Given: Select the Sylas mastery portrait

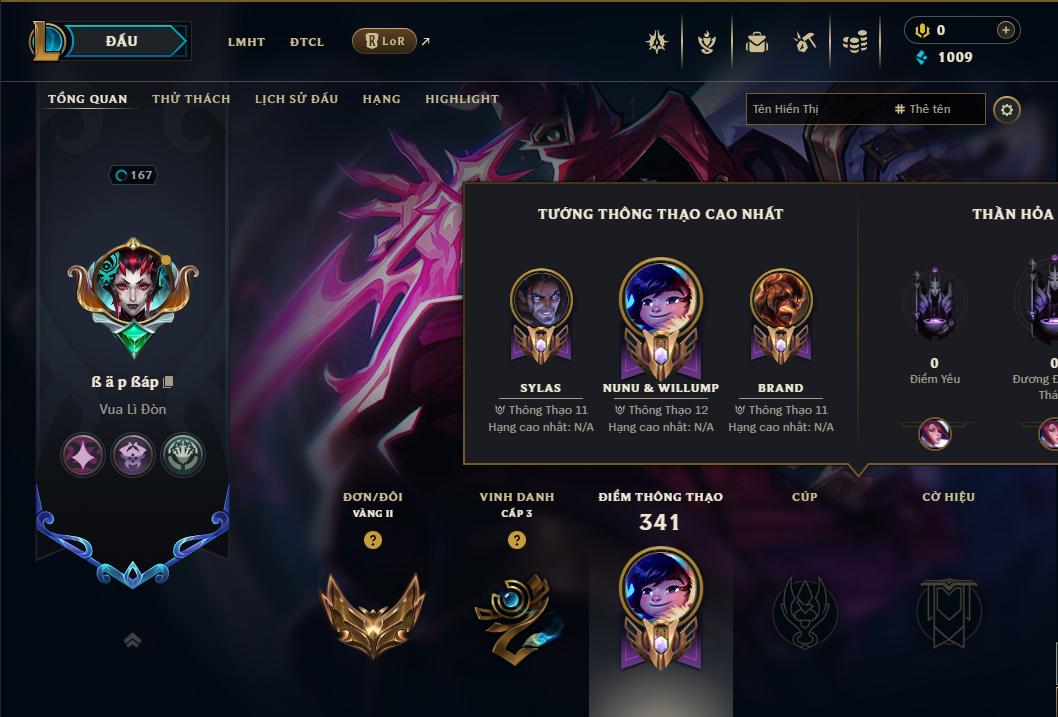Looking at the screenshot, I should [x=541, y=300].
